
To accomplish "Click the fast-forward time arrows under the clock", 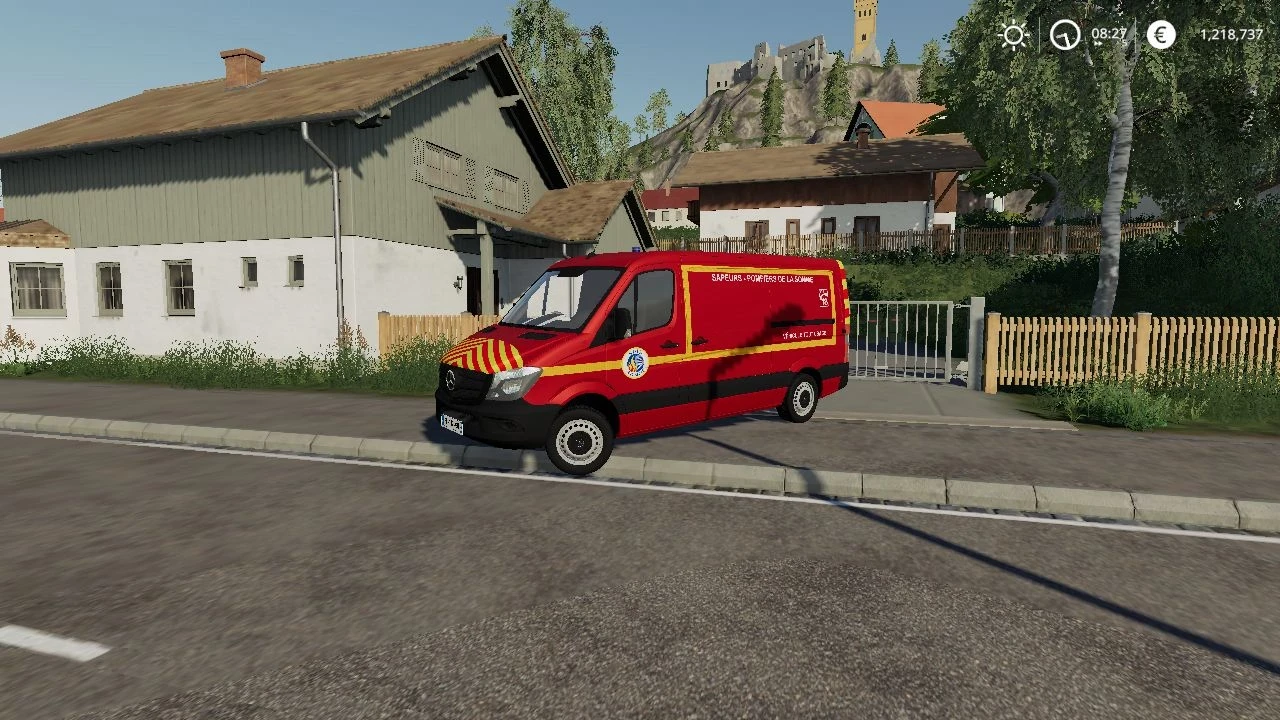I will point(1098,44).
